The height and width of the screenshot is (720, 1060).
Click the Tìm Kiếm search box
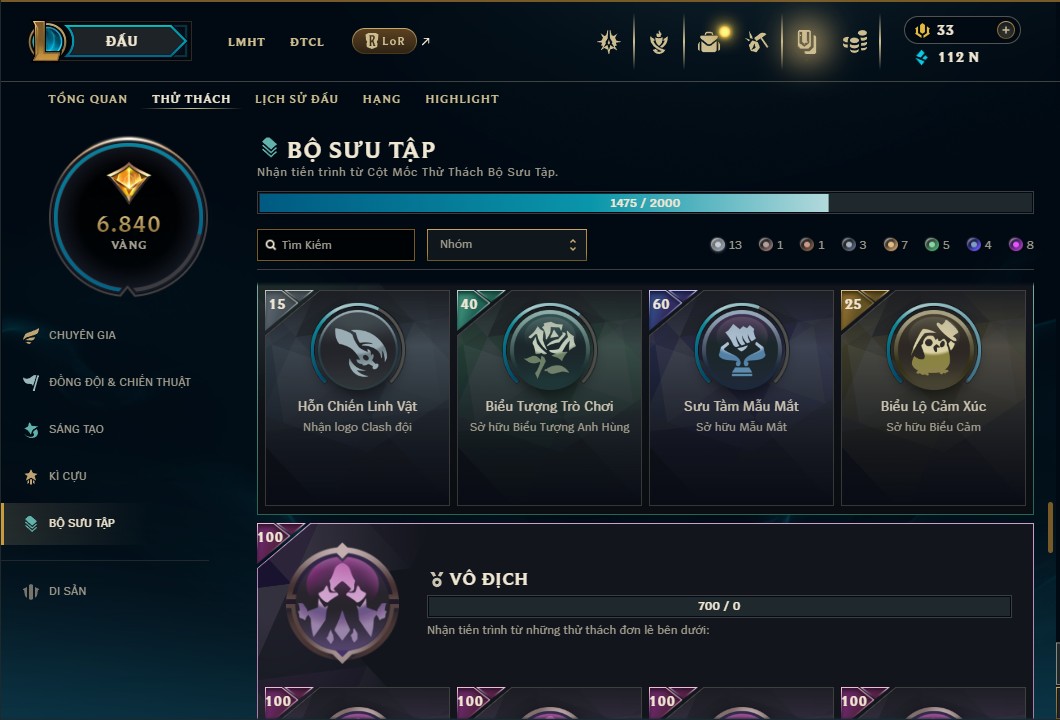[x=336, y=245]
